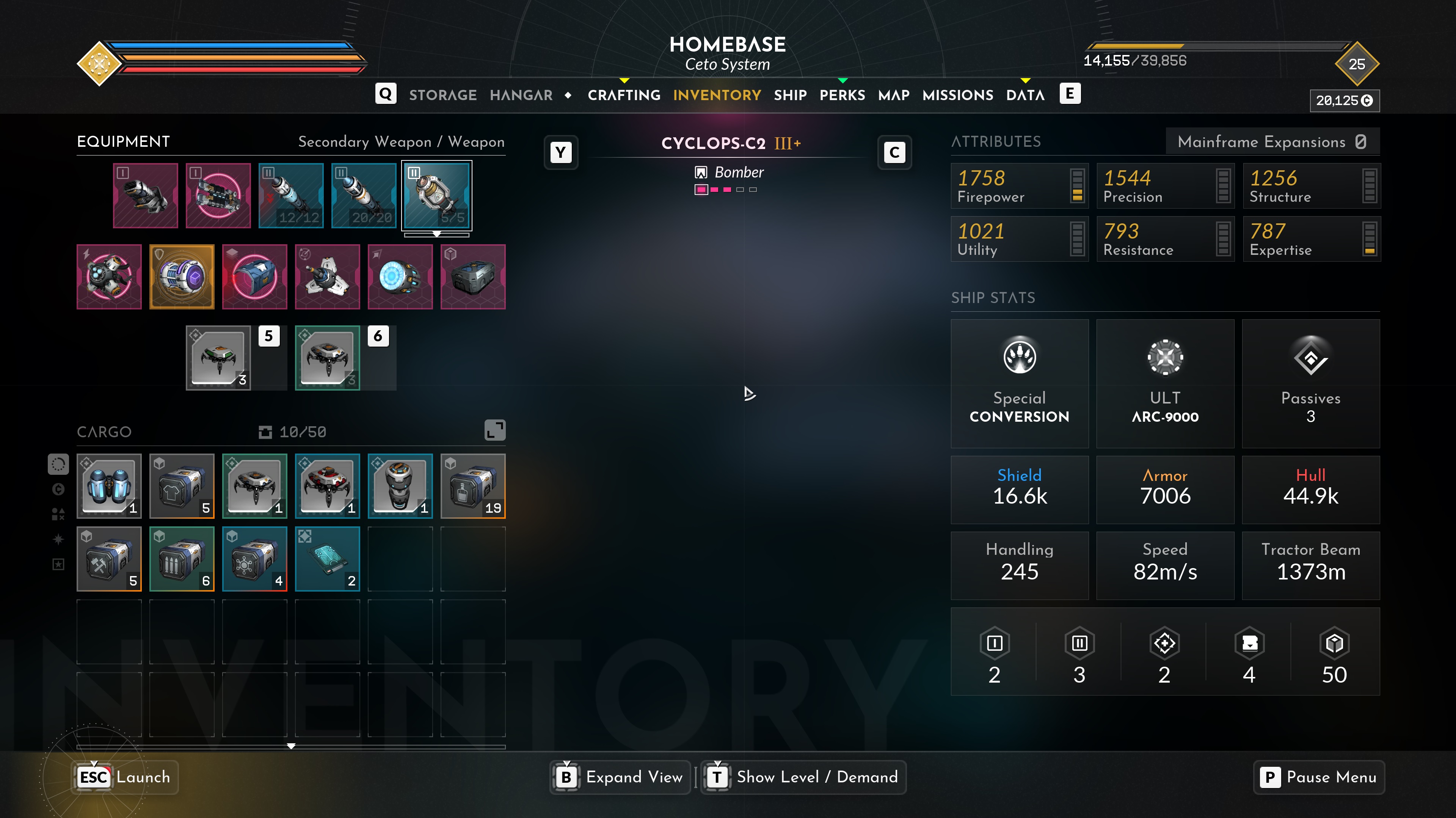Click the Pause Menu button

pyautogui.click(x=1319, y=777)
